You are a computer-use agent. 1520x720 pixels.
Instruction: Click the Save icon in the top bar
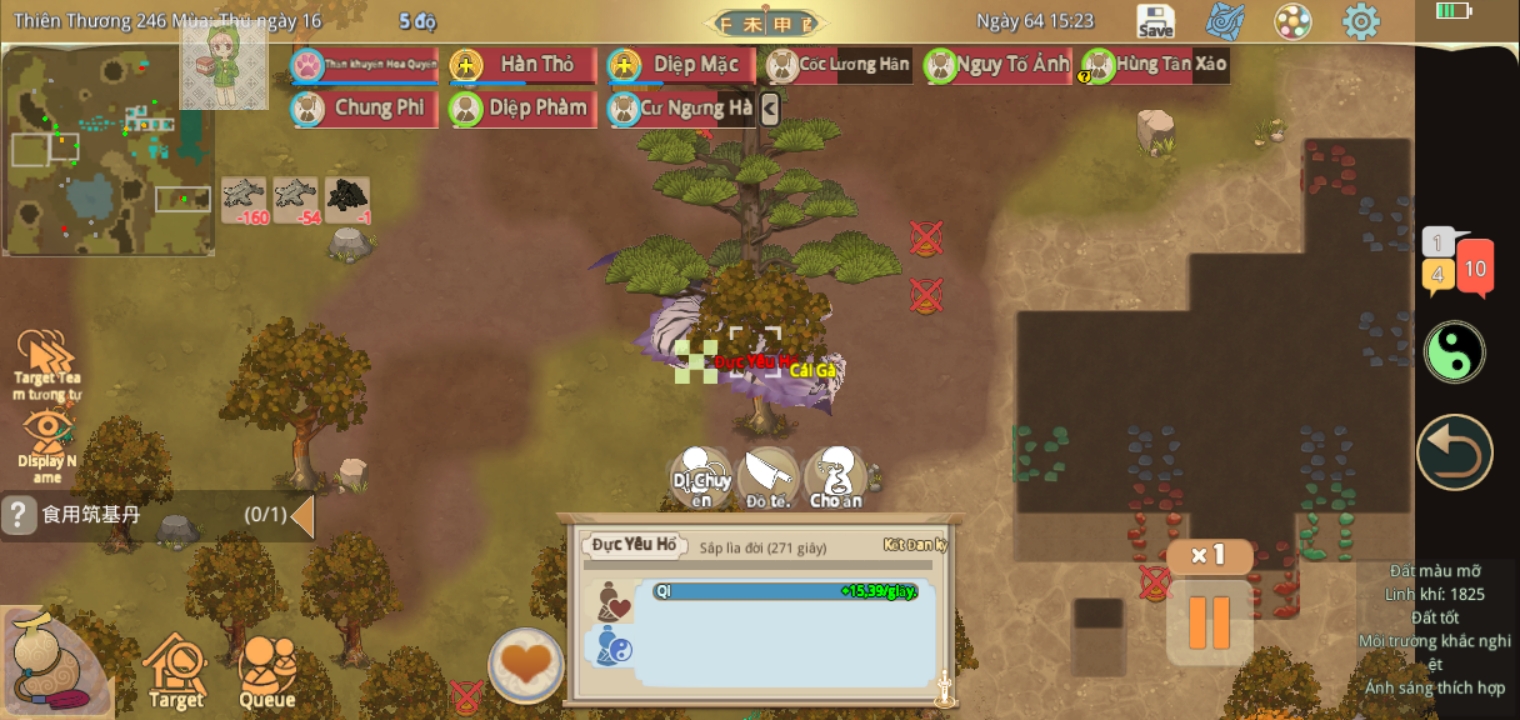click(1155, 20)
